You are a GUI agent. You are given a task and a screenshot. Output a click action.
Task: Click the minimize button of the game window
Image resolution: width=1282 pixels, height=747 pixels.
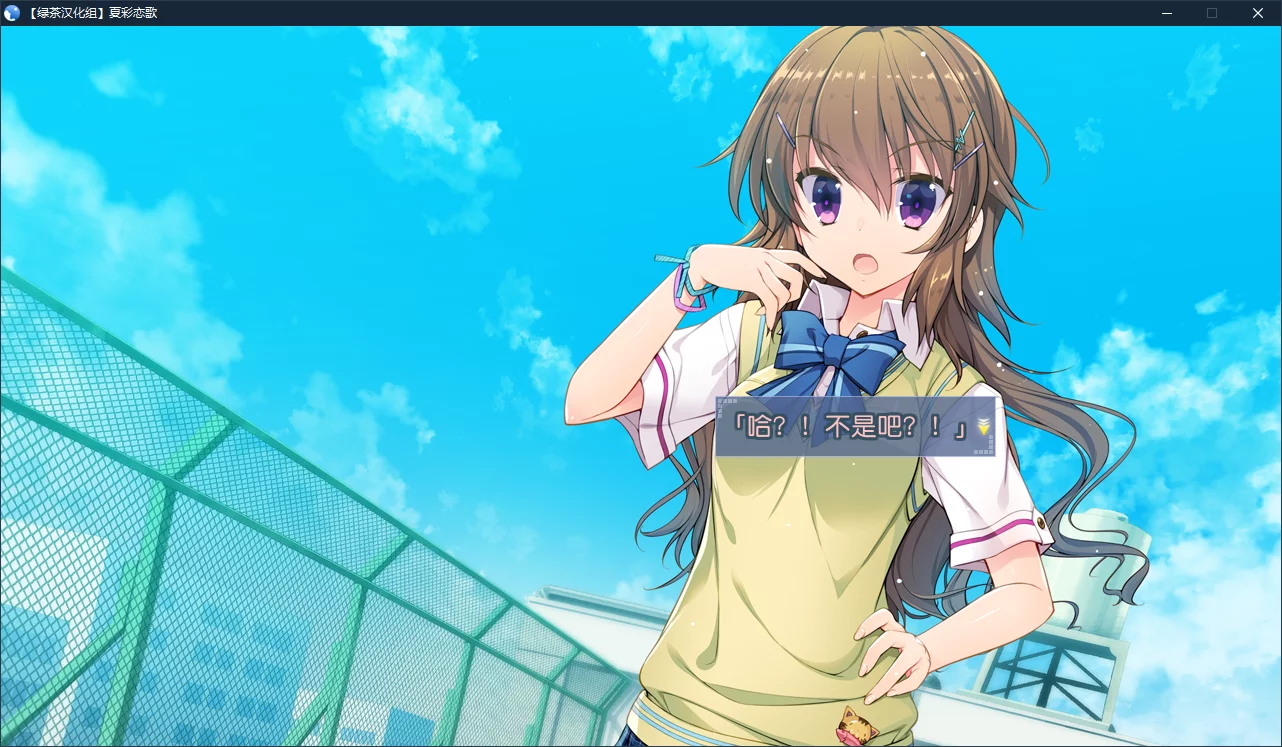point(1165,13)
